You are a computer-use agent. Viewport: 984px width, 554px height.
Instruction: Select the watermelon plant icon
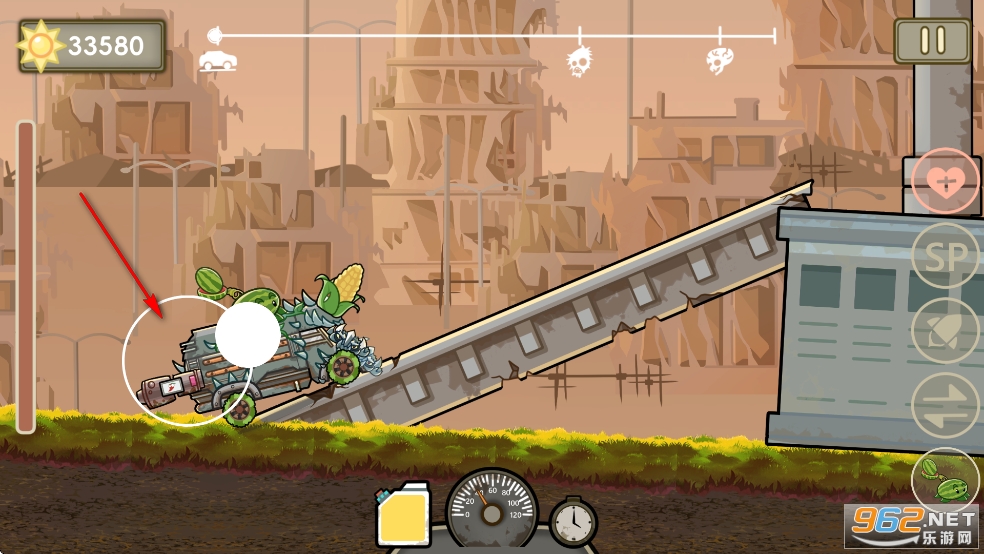(x=944, y=480)
